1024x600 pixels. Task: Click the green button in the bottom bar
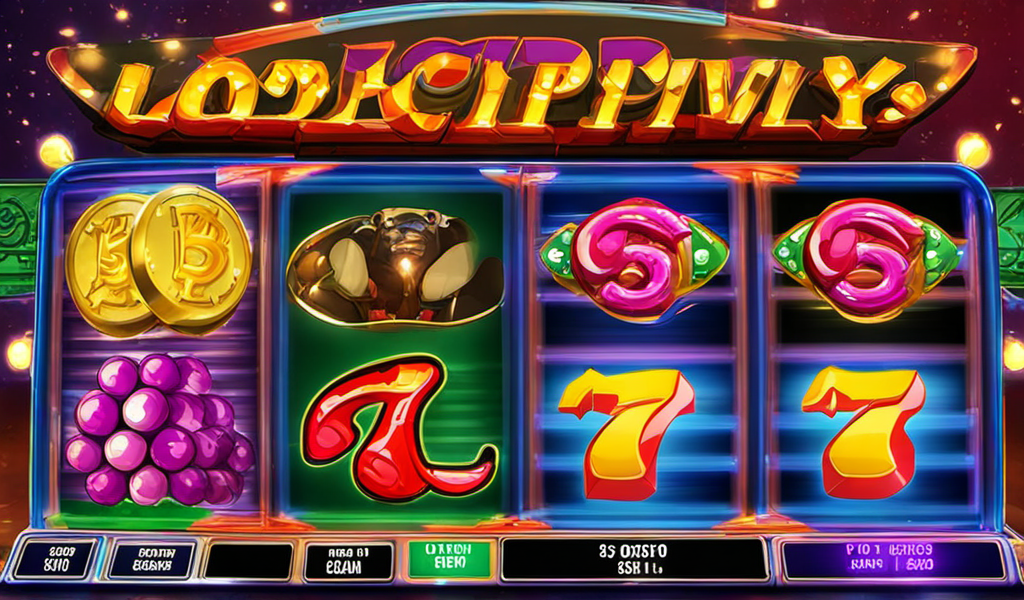[x=450, y=560]
